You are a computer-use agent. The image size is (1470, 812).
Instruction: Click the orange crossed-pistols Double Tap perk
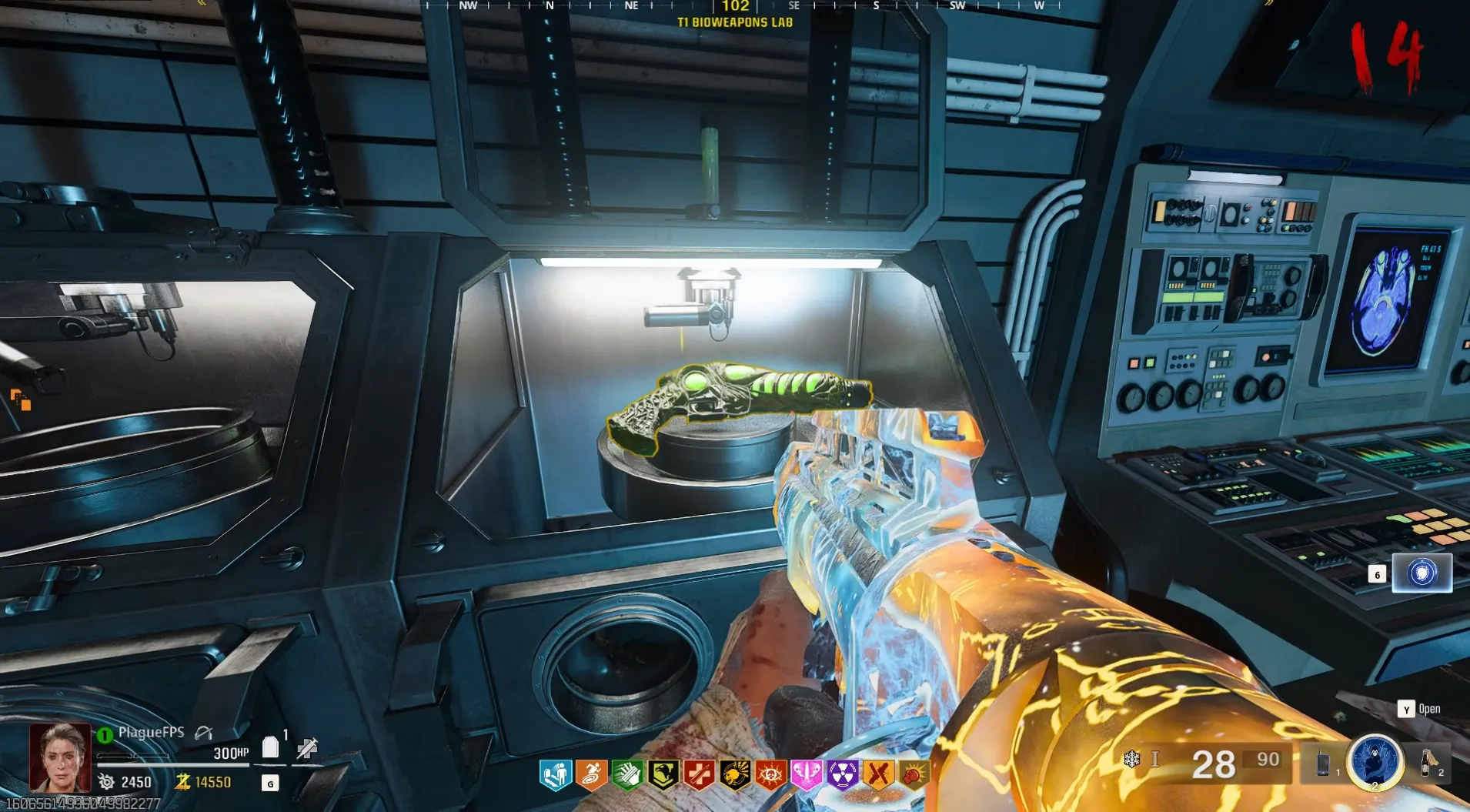(x=878, y=774)
